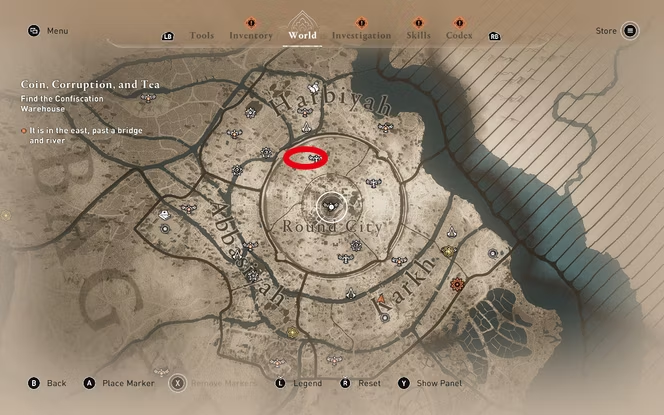Switch to the Tools tab
Screen dimensions: 664x415
pyautogui.click(x=201, y=35)
